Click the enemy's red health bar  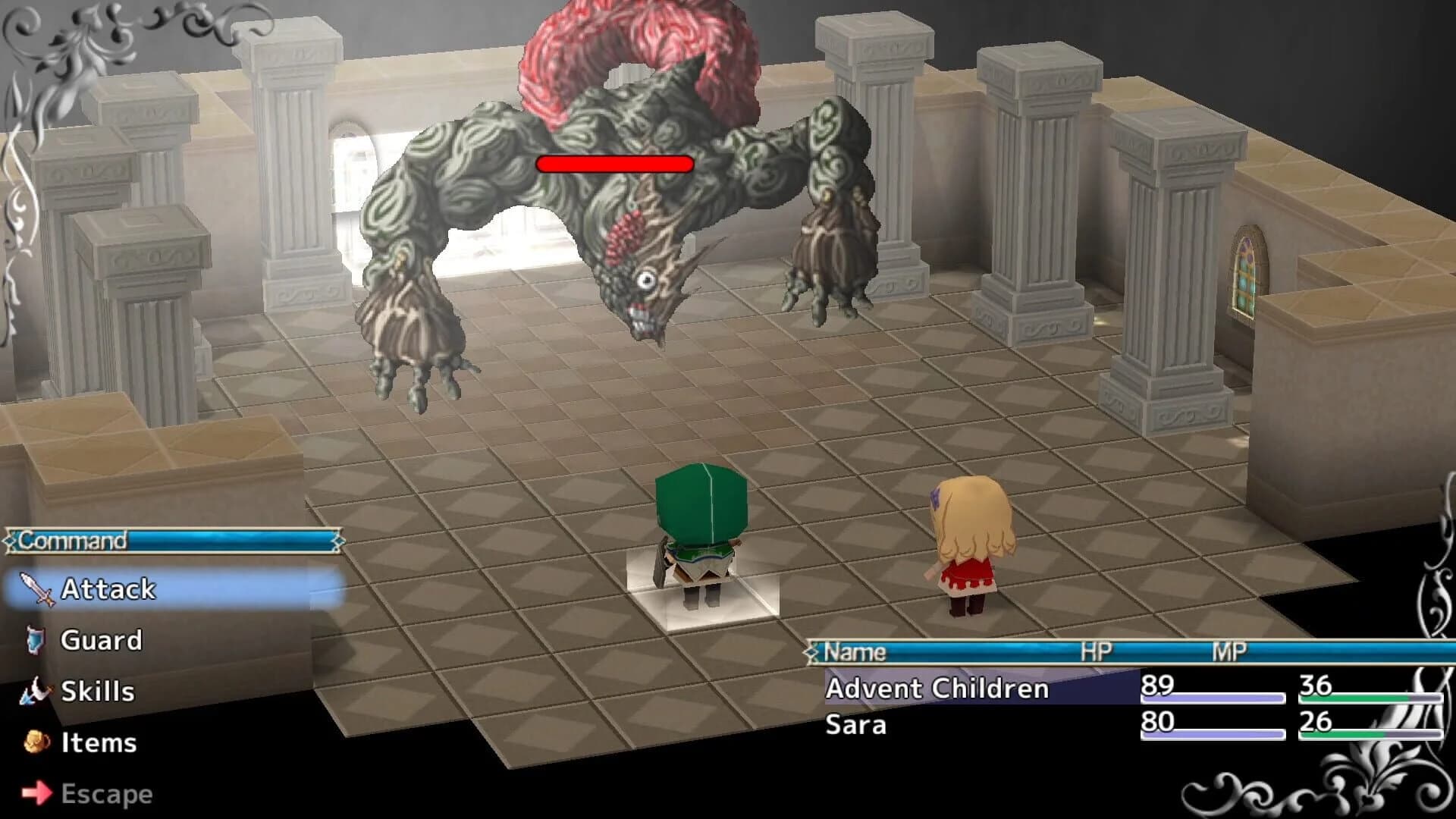click(613, 162)
